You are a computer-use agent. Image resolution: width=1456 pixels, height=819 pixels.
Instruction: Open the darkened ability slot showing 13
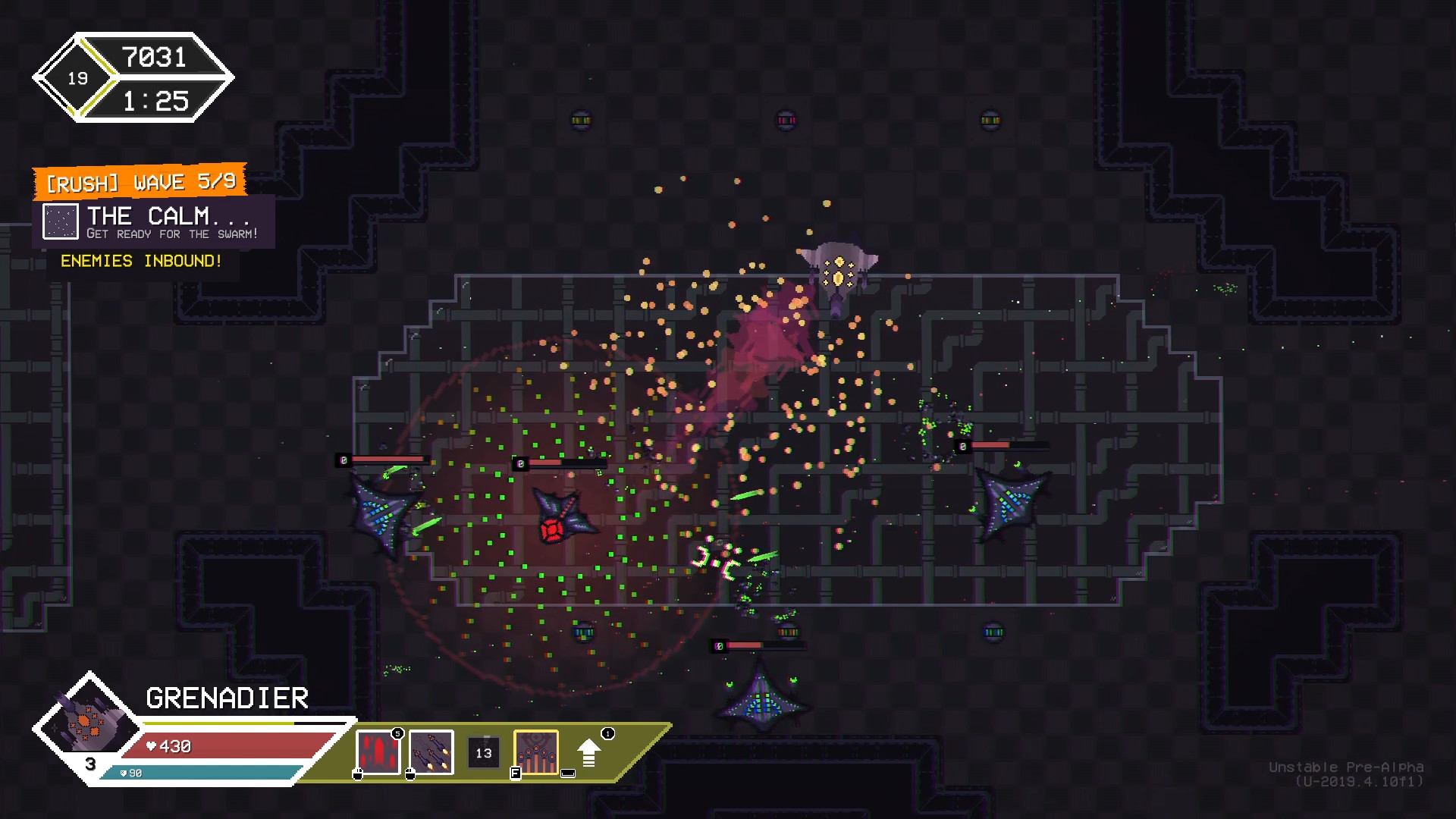(482, 753)
